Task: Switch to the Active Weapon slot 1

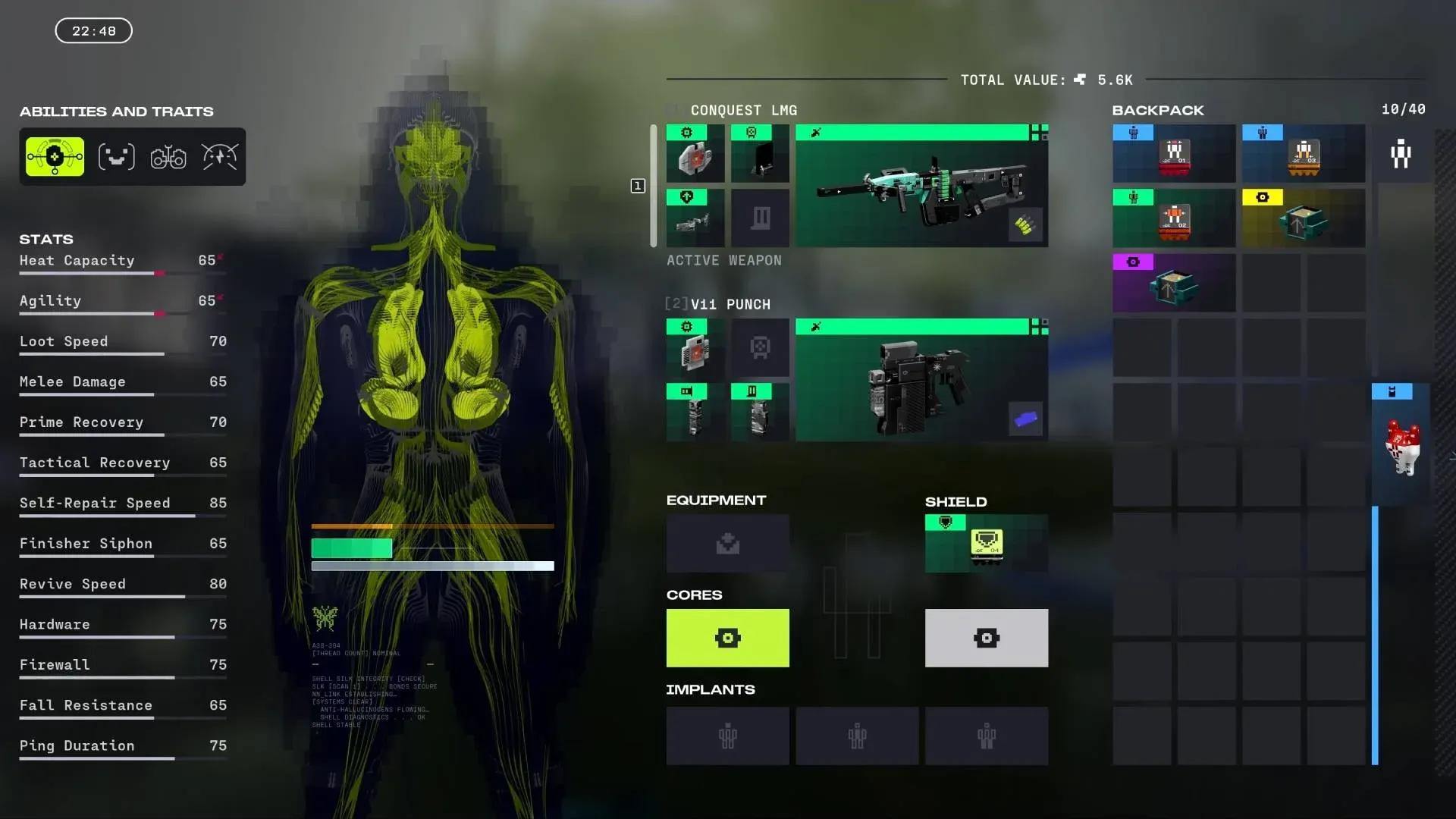Action: tap(638, 186)
